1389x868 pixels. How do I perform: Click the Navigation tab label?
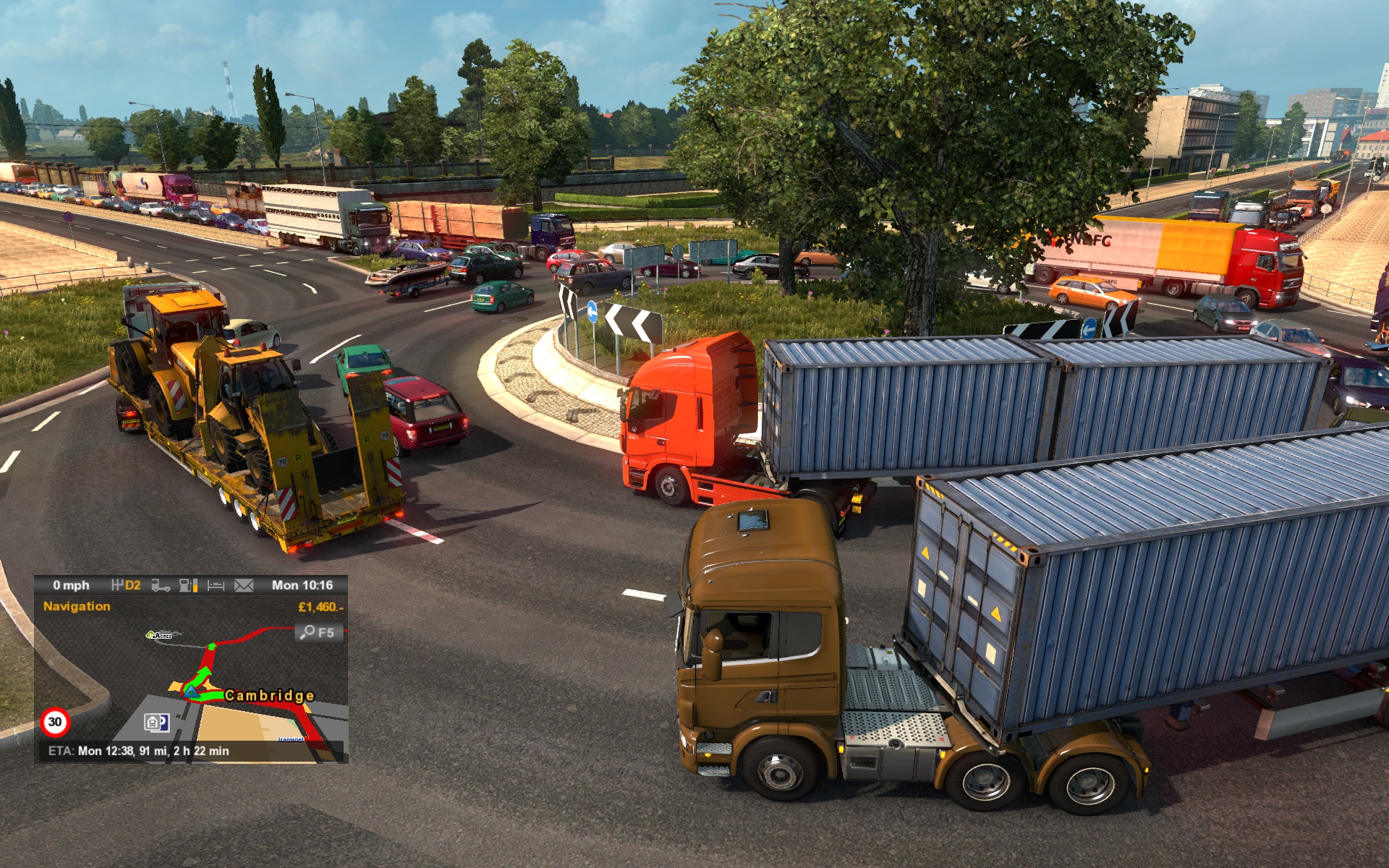[x=77, y=606]
